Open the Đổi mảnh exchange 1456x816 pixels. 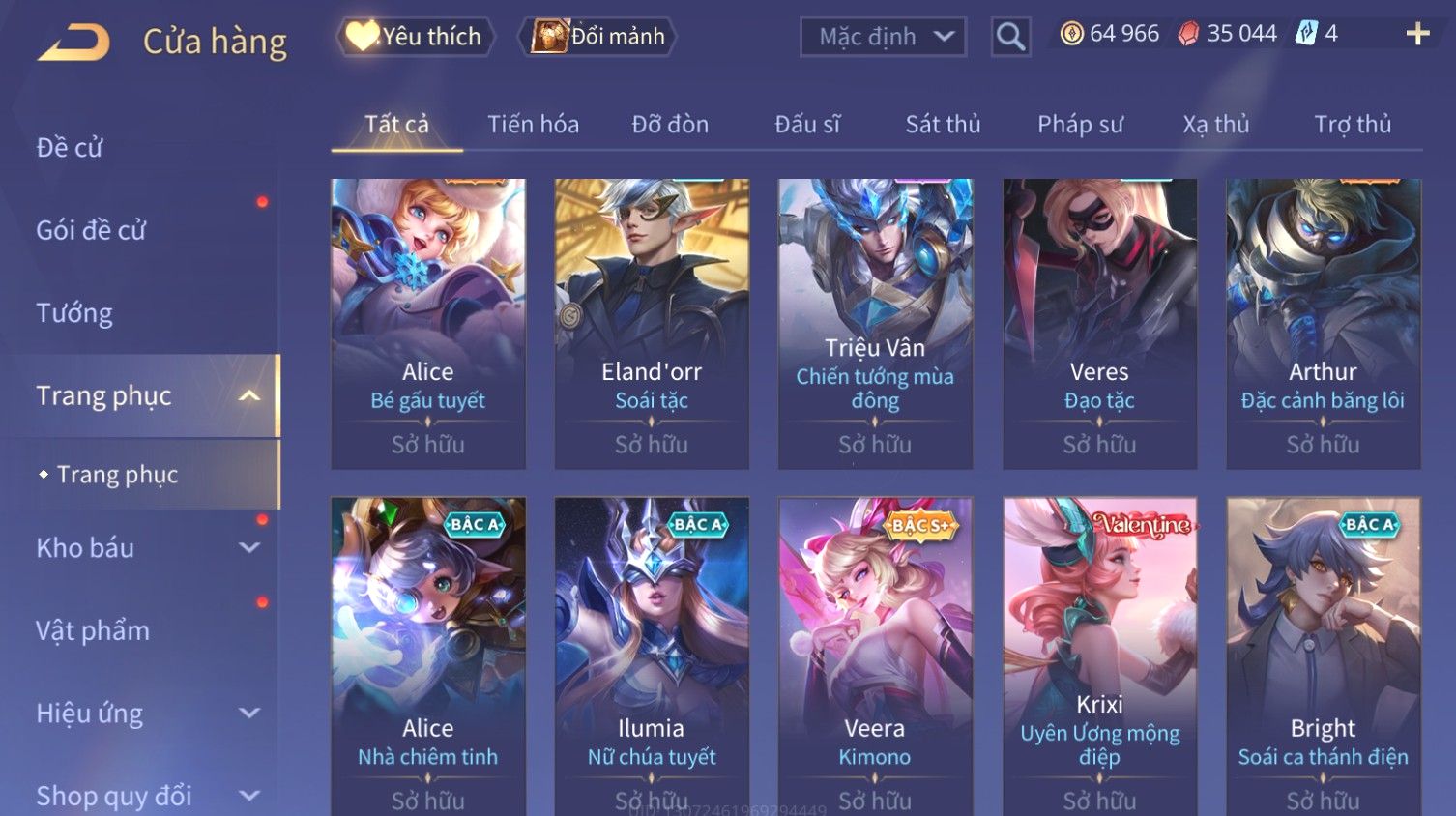click(x=598, y=37)
